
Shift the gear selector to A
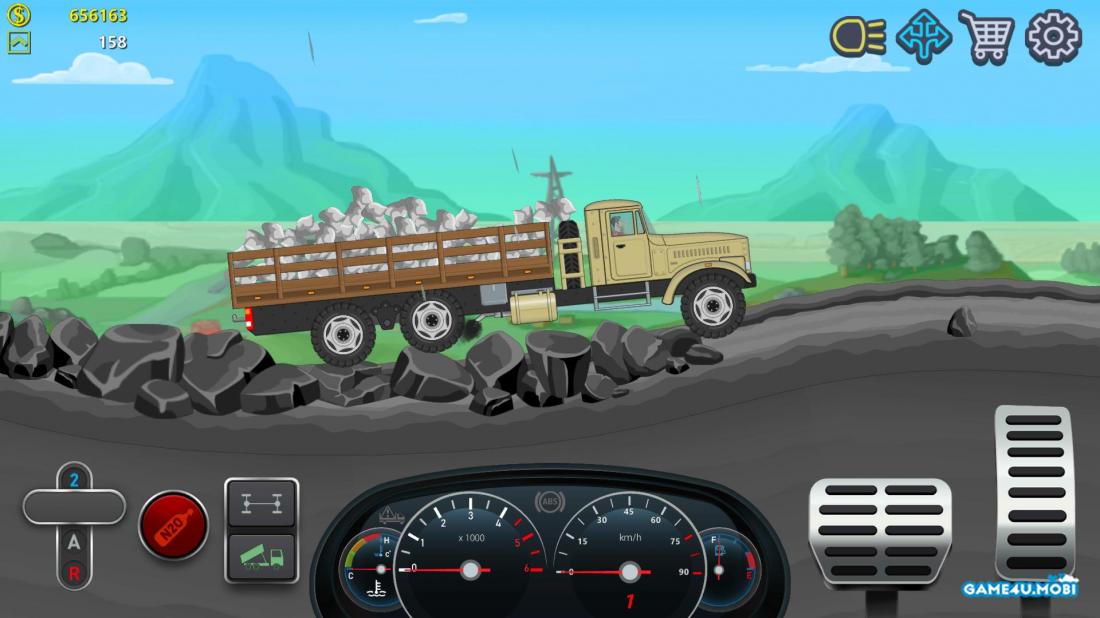74,543
